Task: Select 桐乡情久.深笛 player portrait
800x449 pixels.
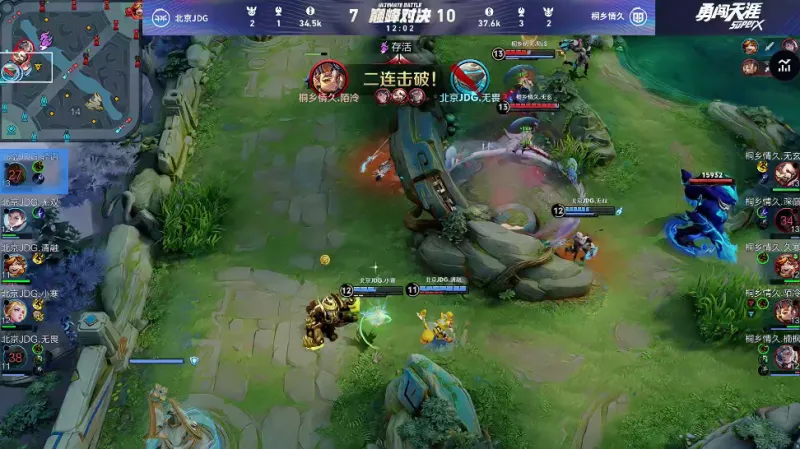Action: coord(786,221)
